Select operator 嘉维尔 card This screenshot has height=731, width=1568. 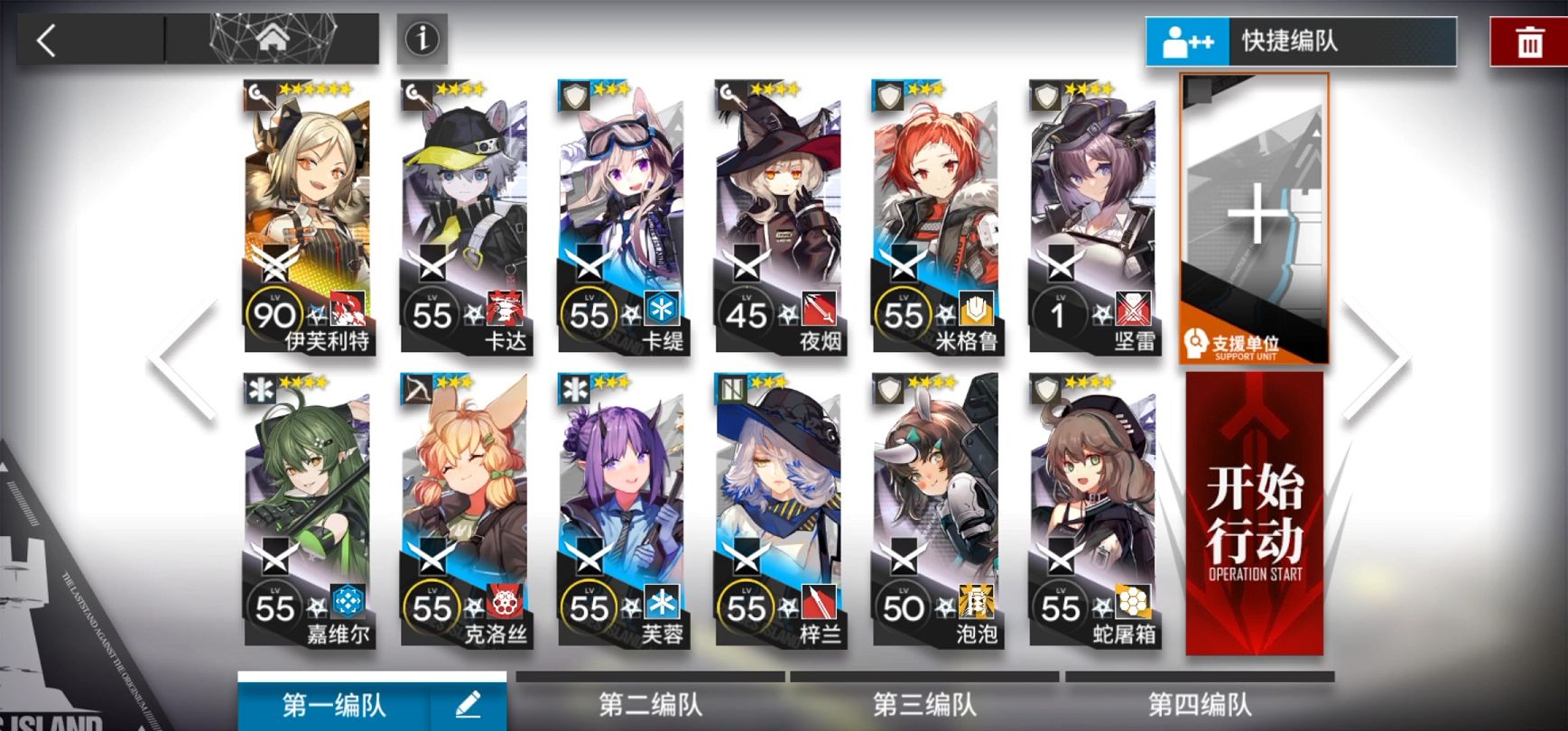click(x=307, y=510)
